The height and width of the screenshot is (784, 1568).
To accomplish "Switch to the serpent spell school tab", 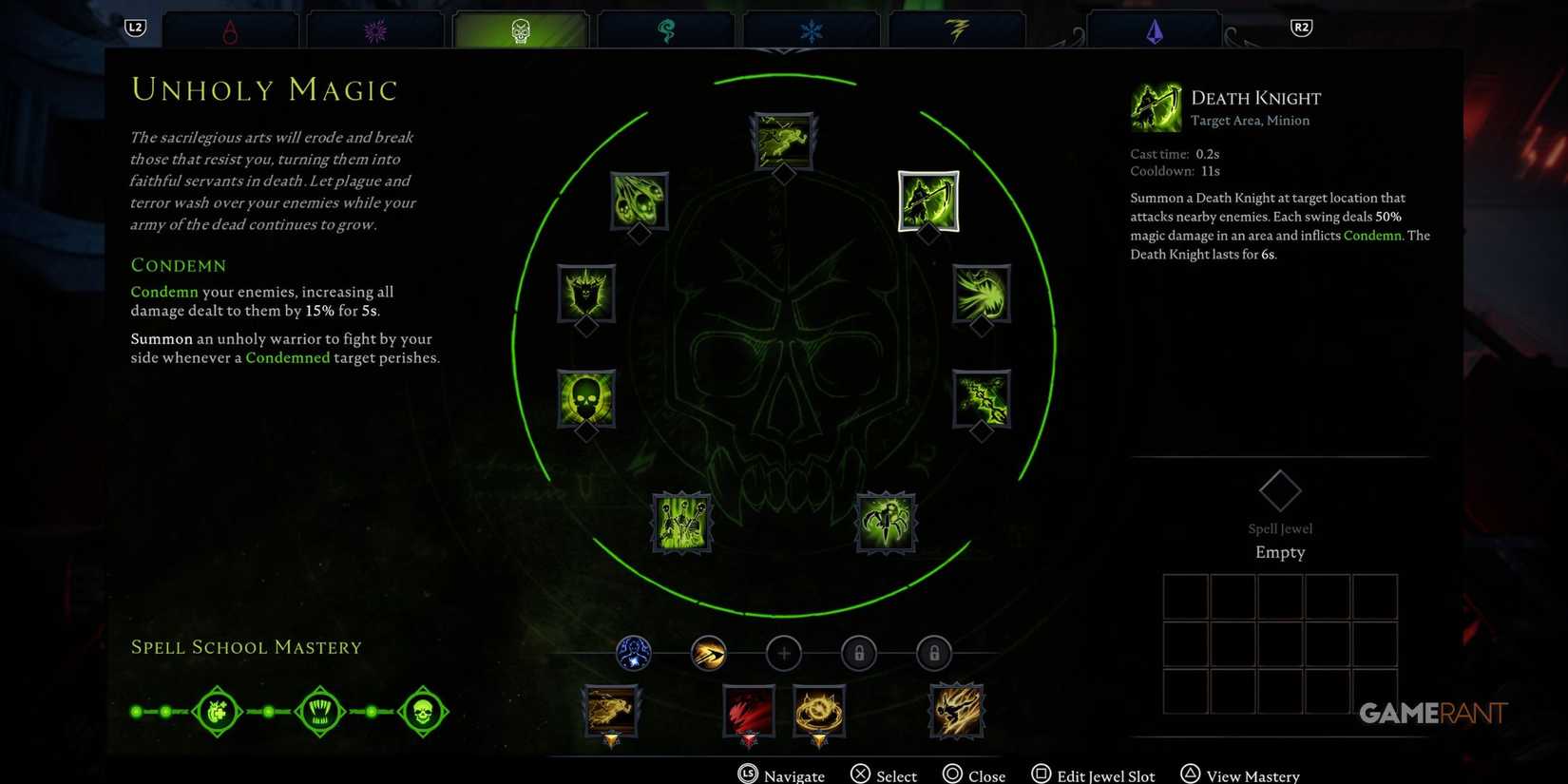I will 665,29.
